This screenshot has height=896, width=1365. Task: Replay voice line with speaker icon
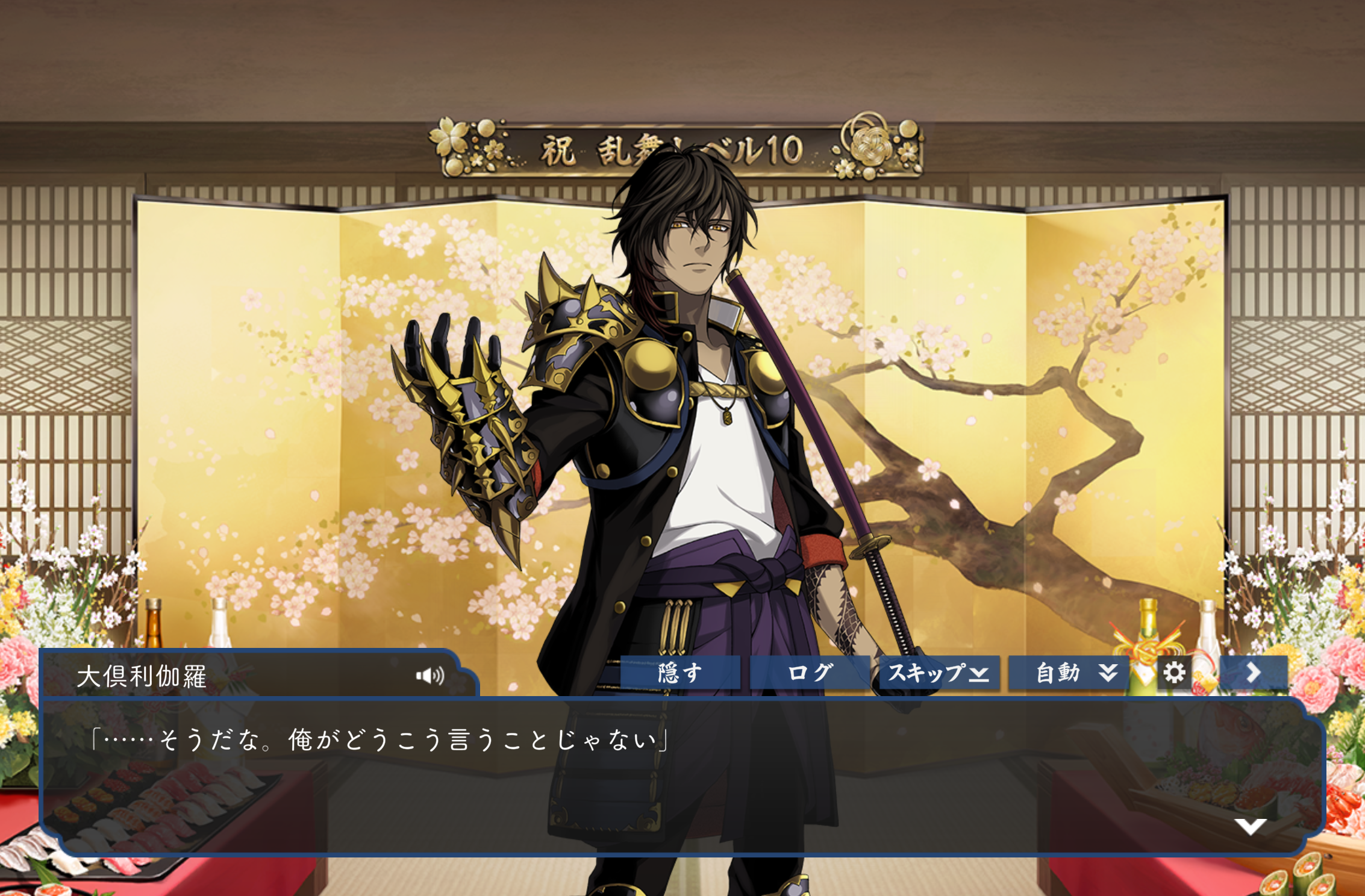tap(430, 676)
